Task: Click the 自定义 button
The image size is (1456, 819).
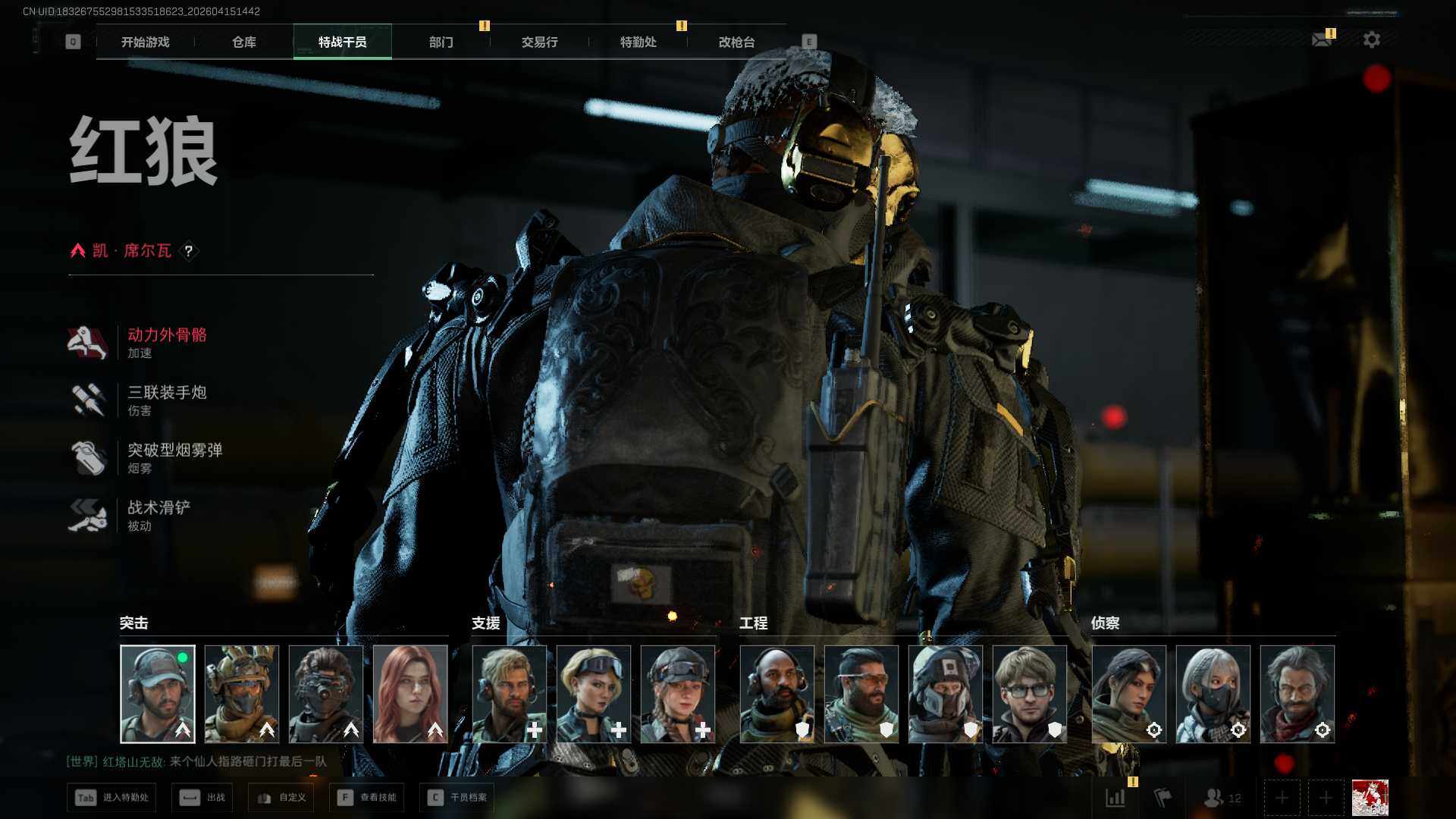Action: [281, 798]
